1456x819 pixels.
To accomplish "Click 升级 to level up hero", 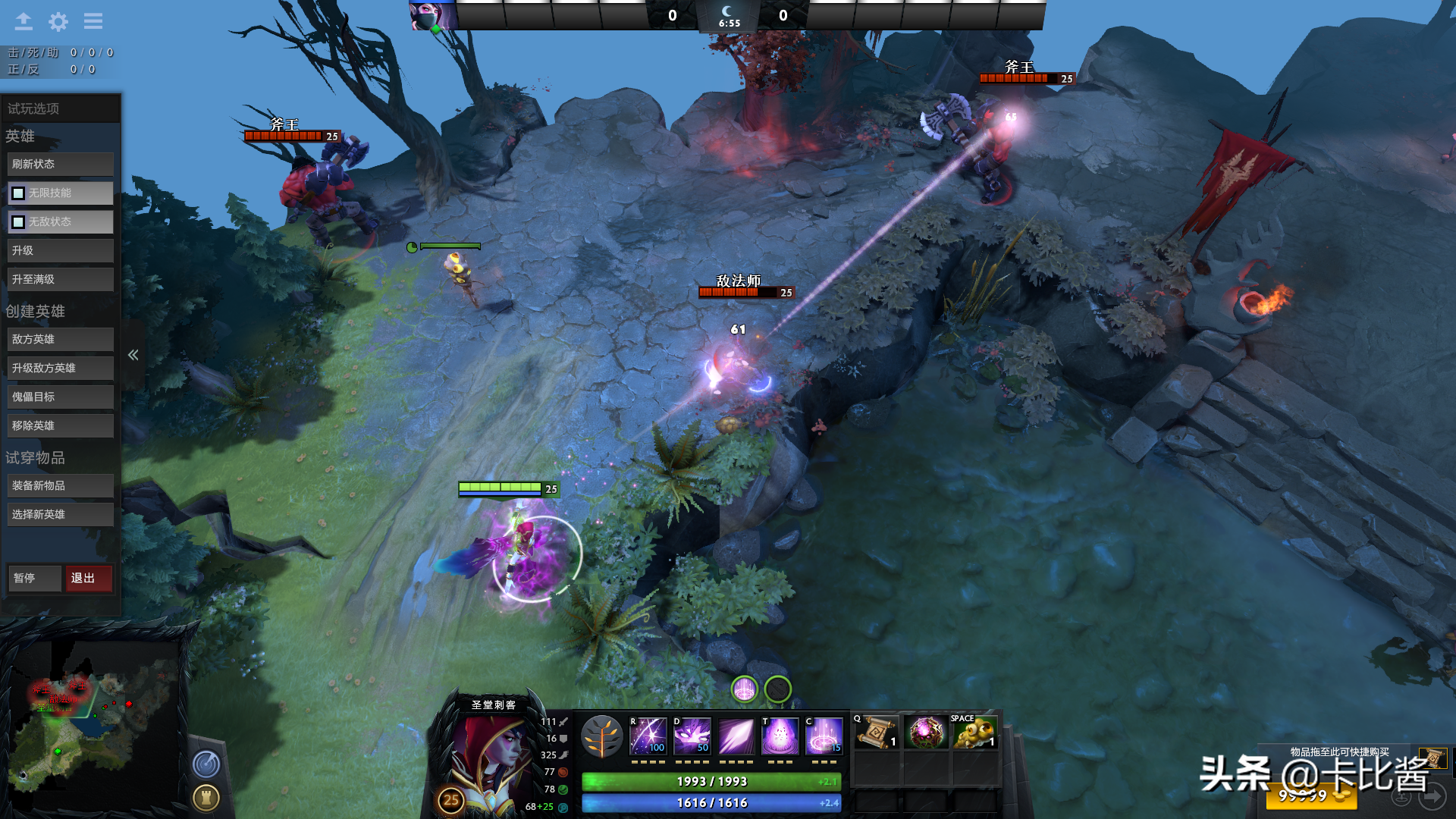I will pyautogui.click(x=61, y=250).
